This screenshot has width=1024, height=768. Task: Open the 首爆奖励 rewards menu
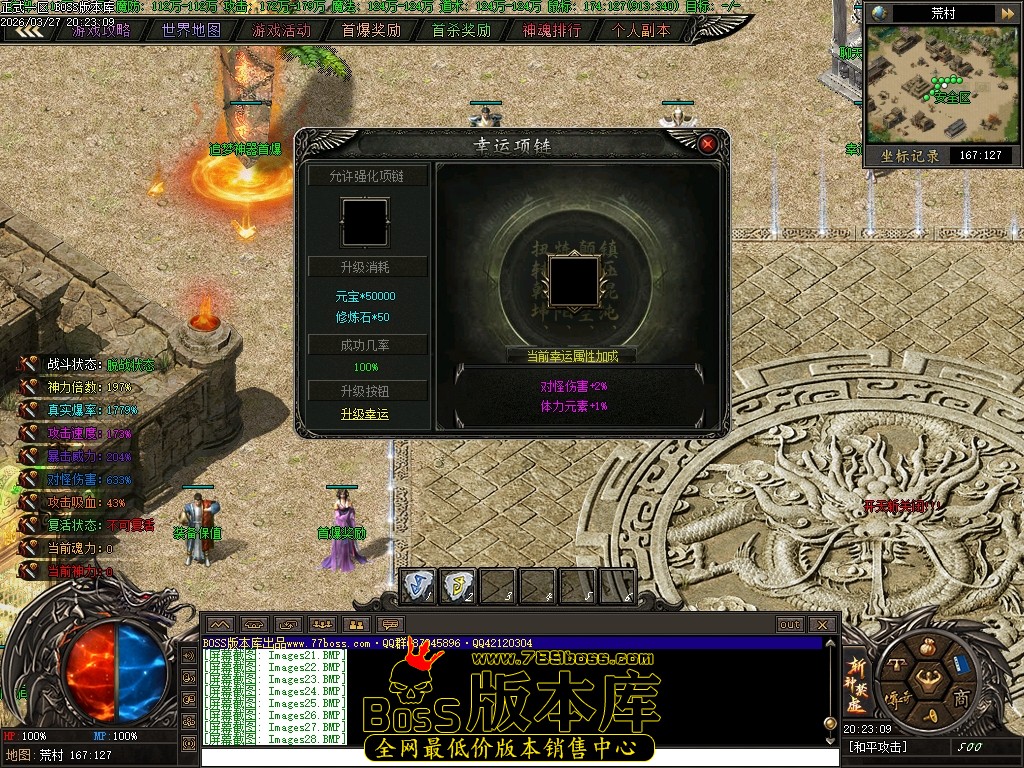[371, 30]
